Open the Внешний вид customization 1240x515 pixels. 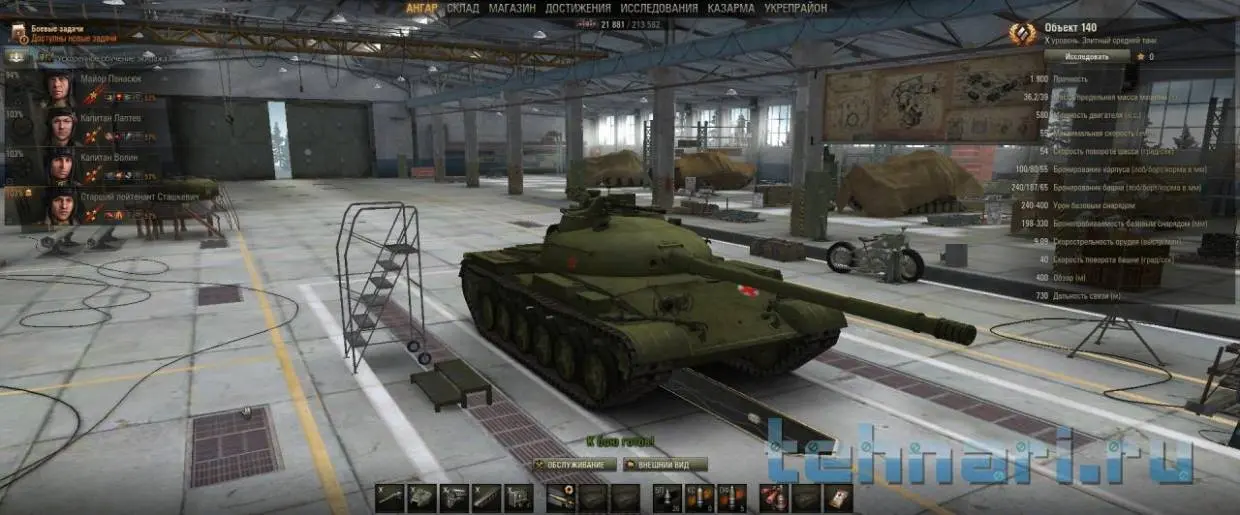coord(665,464)
